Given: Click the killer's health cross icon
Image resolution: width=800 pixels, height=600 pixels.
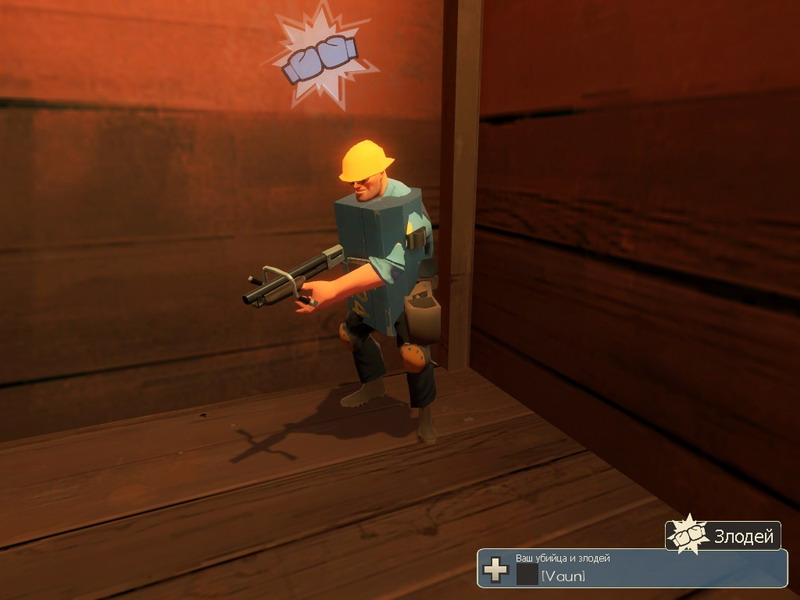Looking at the screenshot, I should (495, 571).
